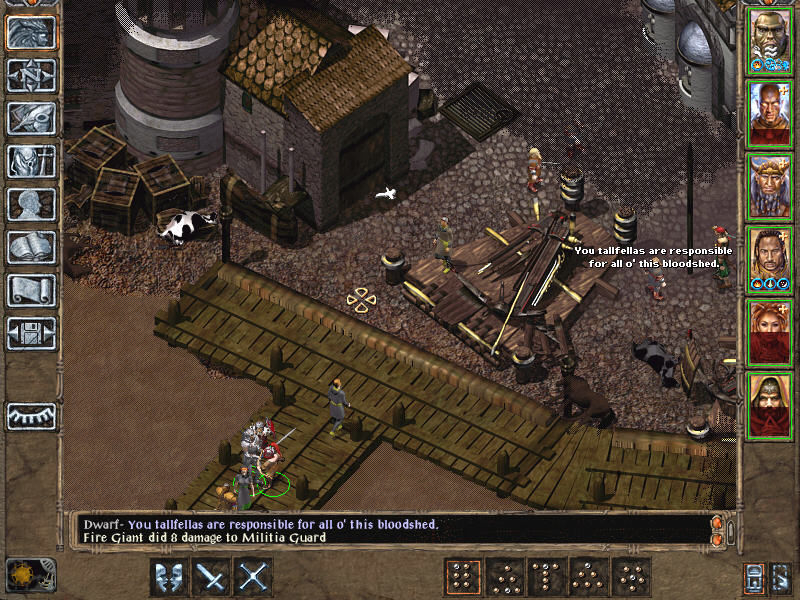Click the return to game button
This screenshot has height=600, width=800.
click(x=32, y=33)
